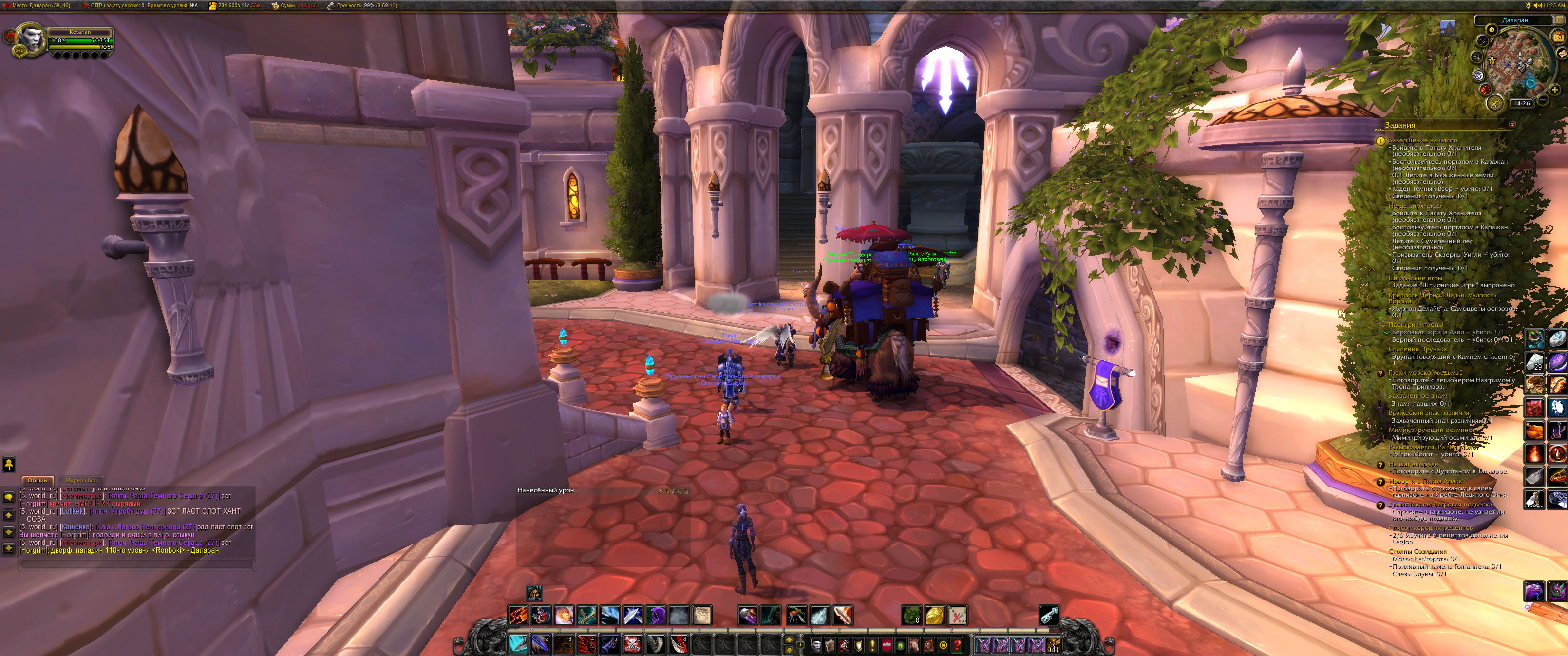
Task: Open the character info portrait micro button
Action: click(816, 644)
